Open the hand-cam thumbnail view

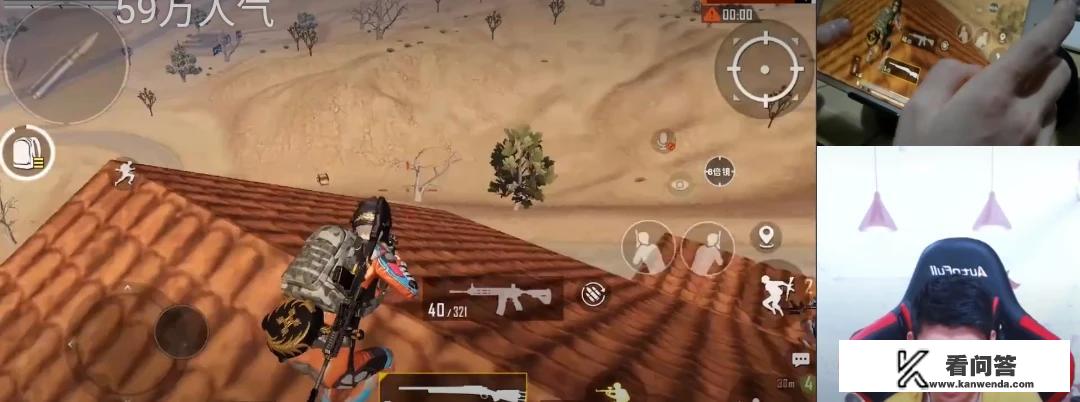point(947,72)
